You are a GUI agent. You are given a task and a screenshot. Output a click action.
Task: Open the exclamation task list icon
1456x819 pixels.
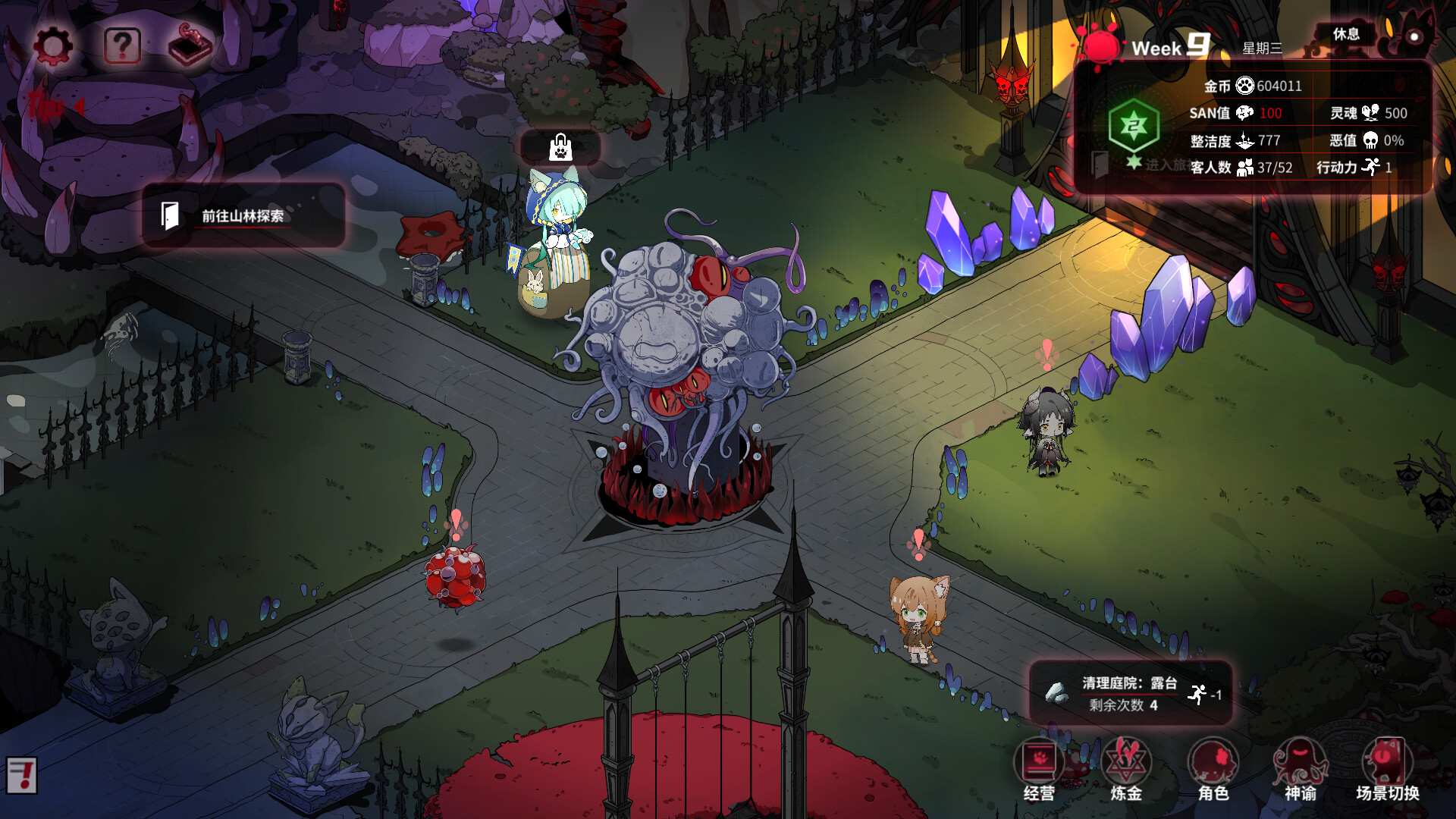coord(22,775)
